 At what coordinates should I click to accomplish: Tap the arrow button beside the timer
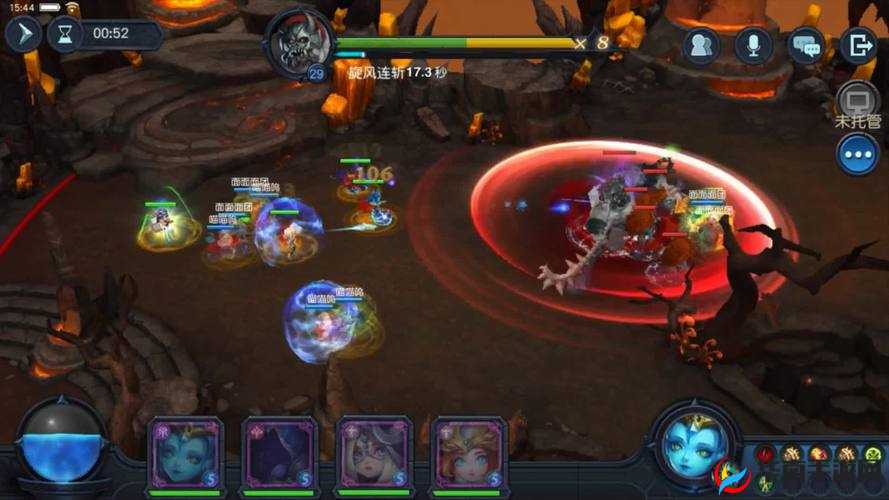(x=22, y=34)
